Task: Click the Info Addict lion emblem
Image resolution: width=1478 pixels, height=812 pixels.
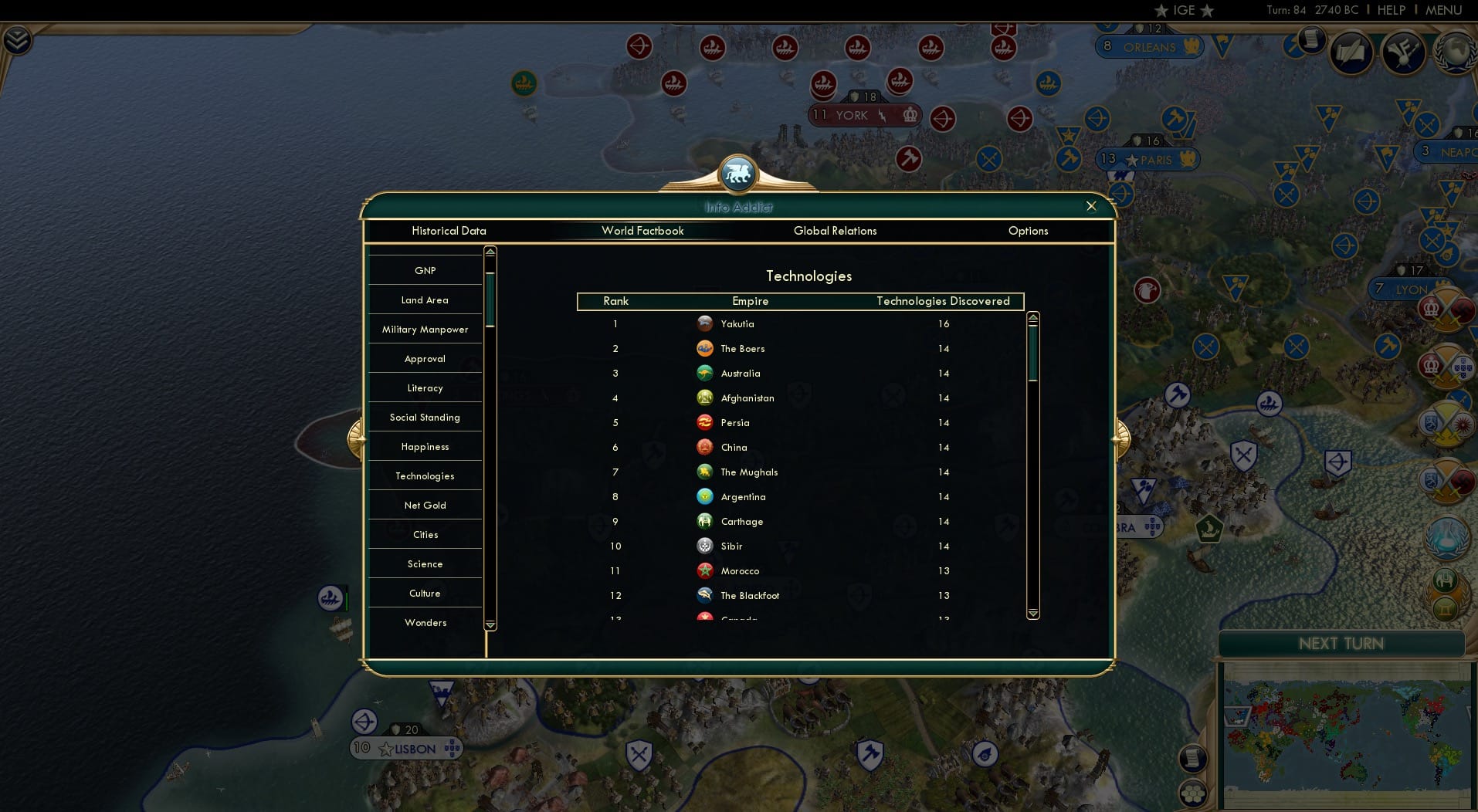Action: point(738,174)
